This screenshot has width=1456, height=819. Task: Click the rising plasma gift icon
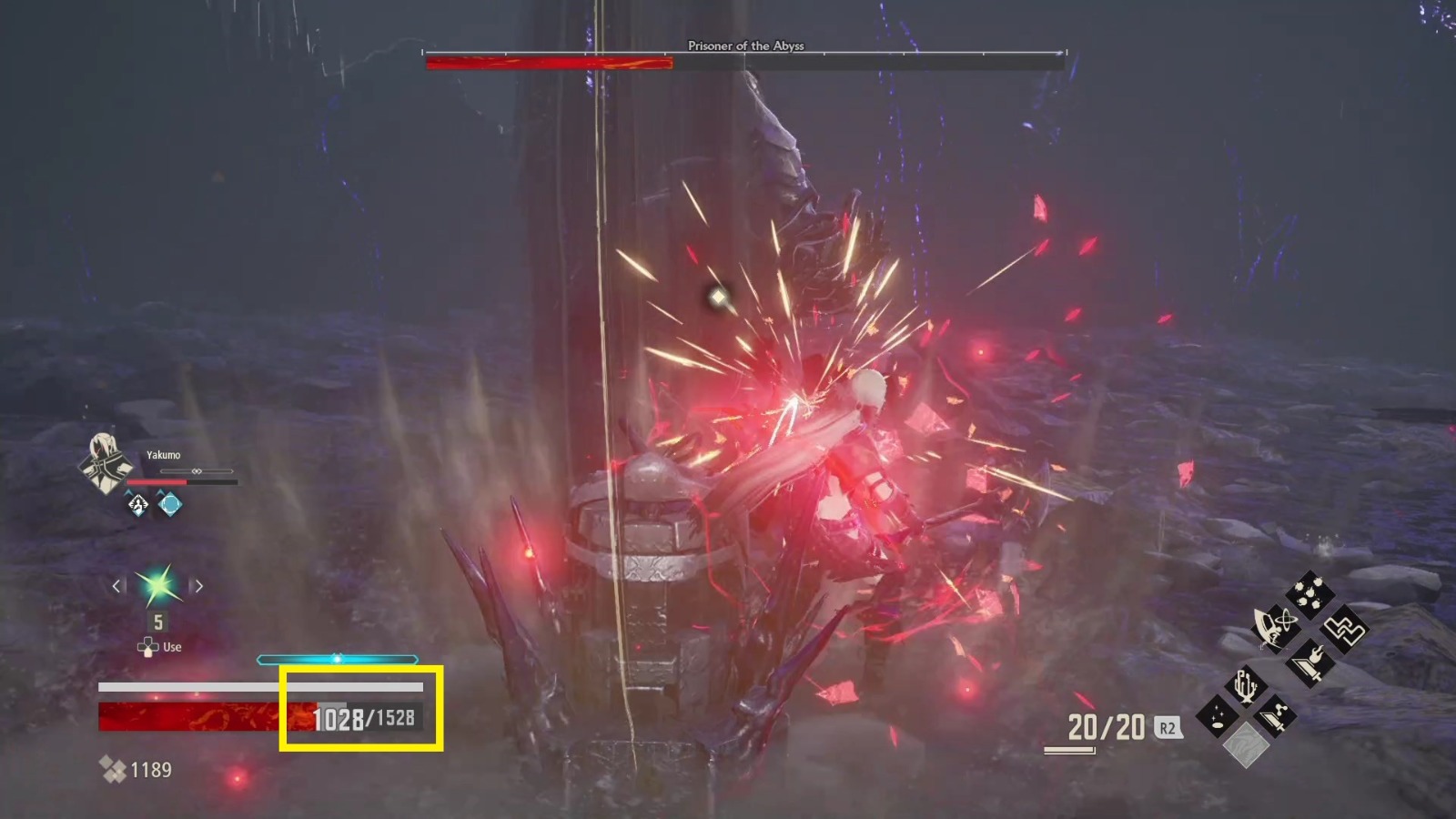[1245, 686]
